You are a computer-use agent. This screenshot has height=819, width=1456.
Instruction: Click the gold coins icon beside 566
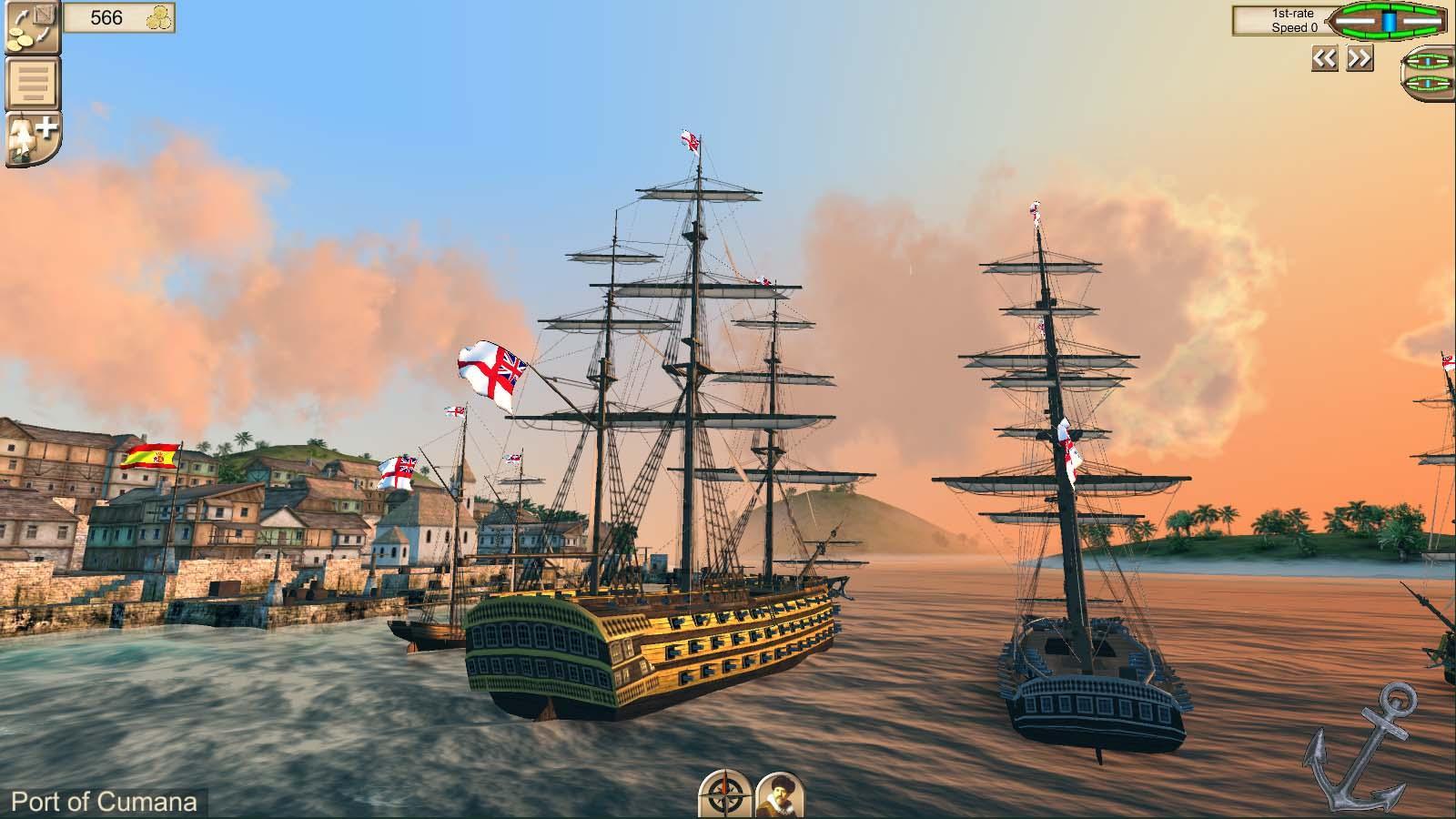point(157,16)
